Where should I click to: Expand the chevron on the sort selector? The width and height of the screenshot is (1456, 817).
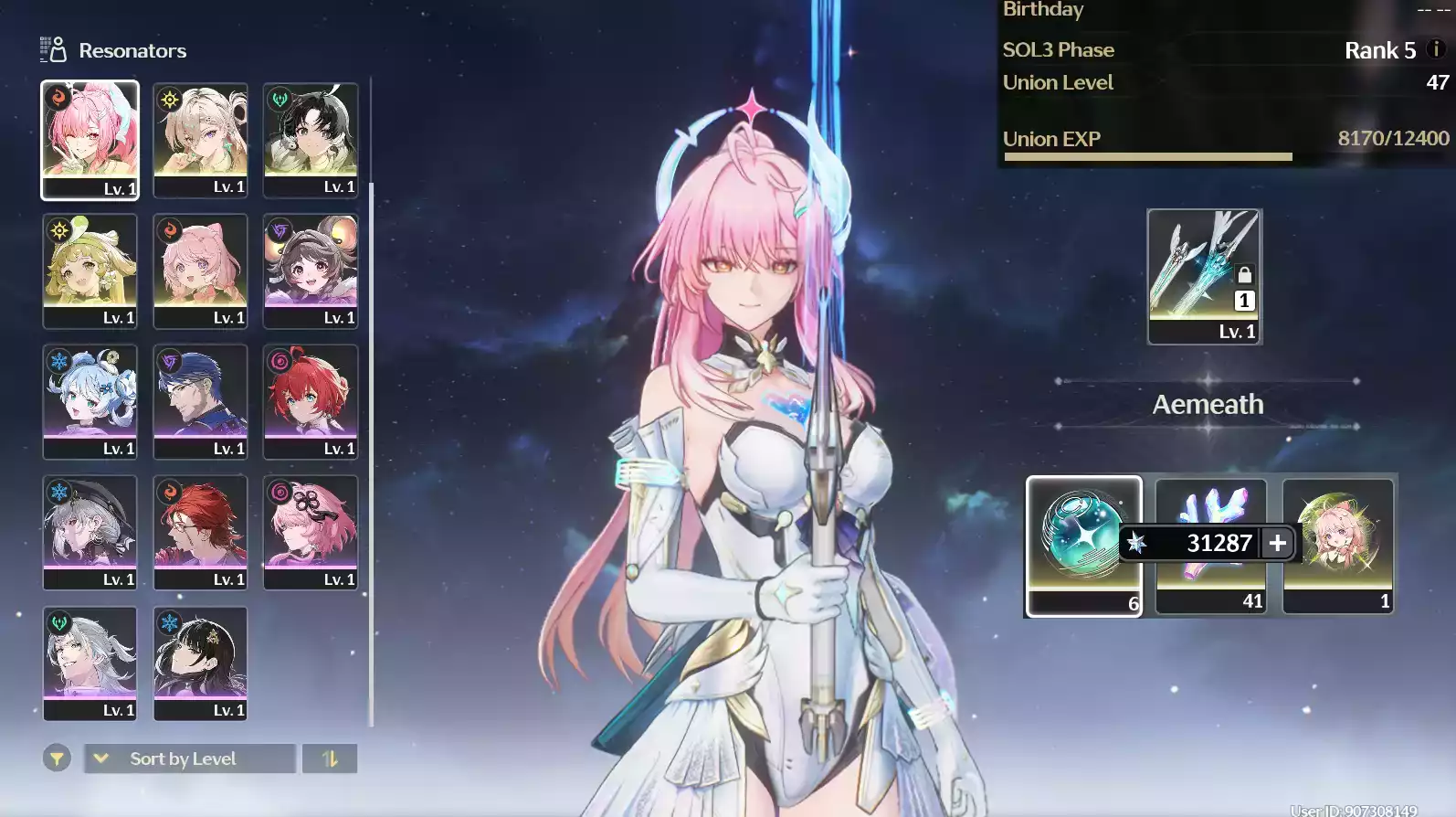point(100,759)
